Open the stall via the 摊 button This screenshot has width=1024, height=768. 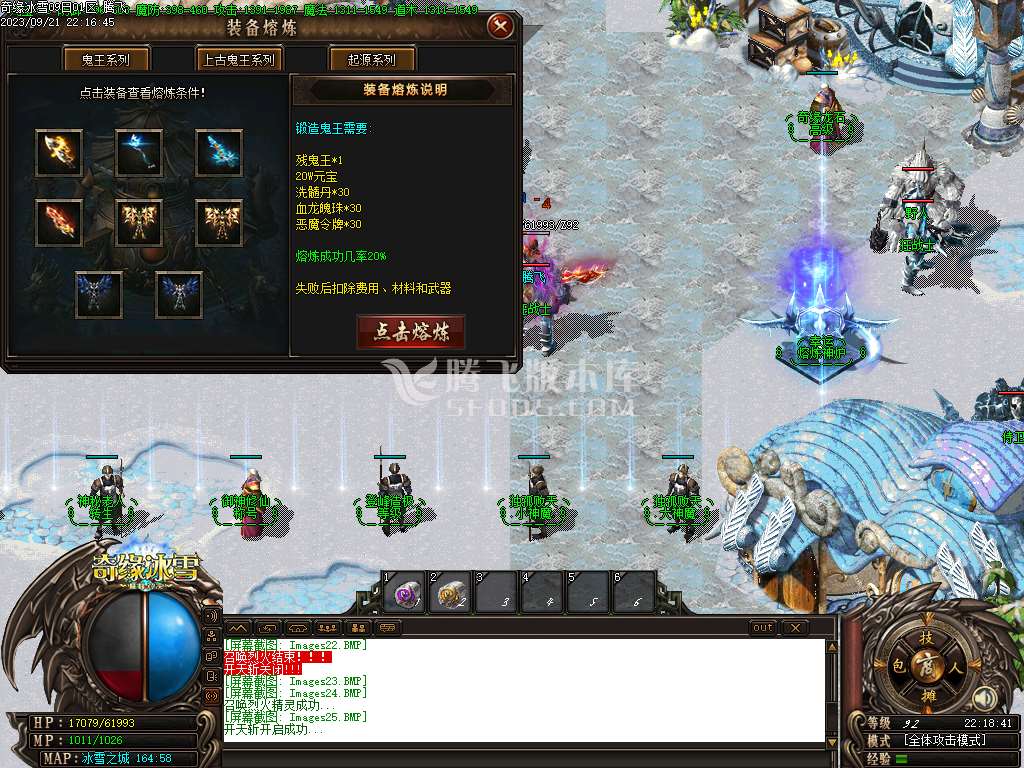928,694
